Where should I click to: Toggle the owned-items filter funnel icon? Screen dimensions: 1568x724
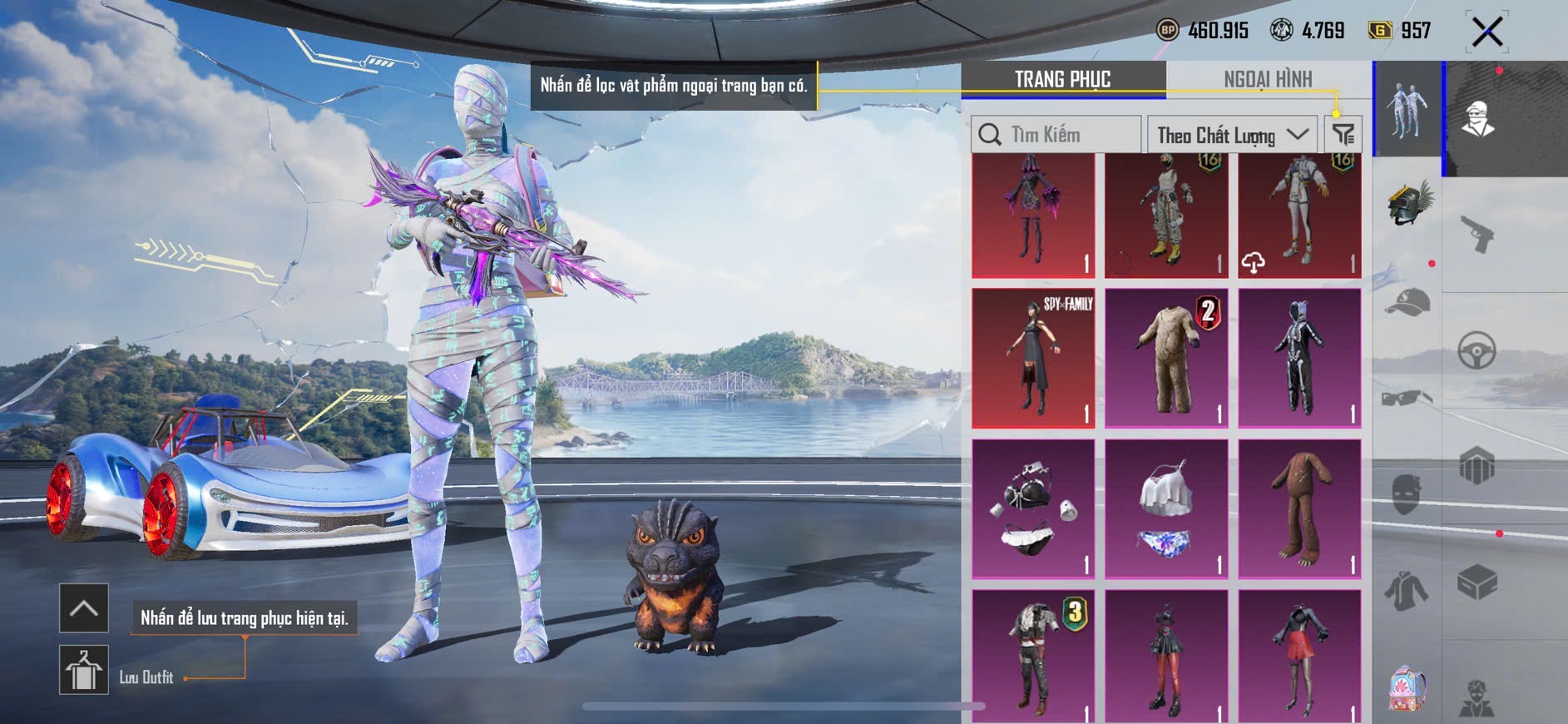click(1343, 134)
